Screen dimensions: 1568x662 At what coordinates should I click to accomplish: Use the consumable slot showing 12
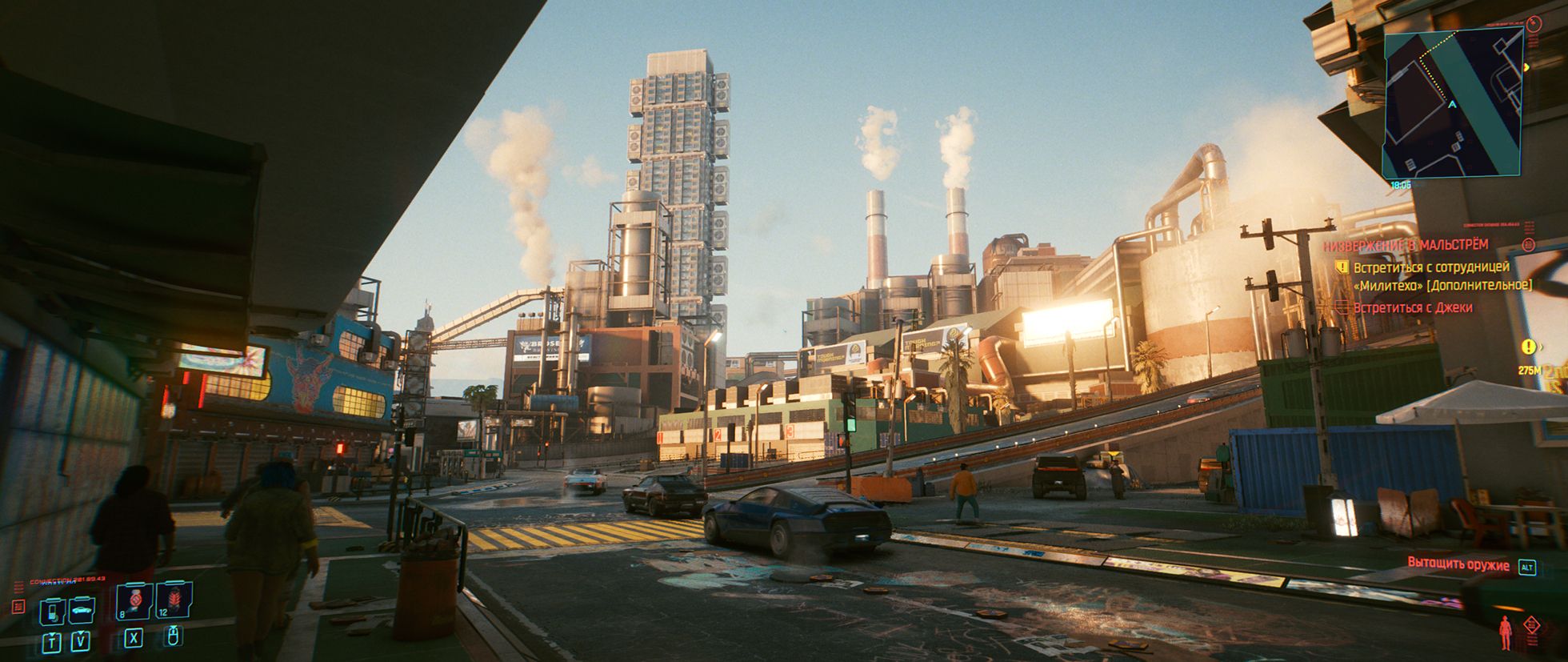[x=174, y=600]
